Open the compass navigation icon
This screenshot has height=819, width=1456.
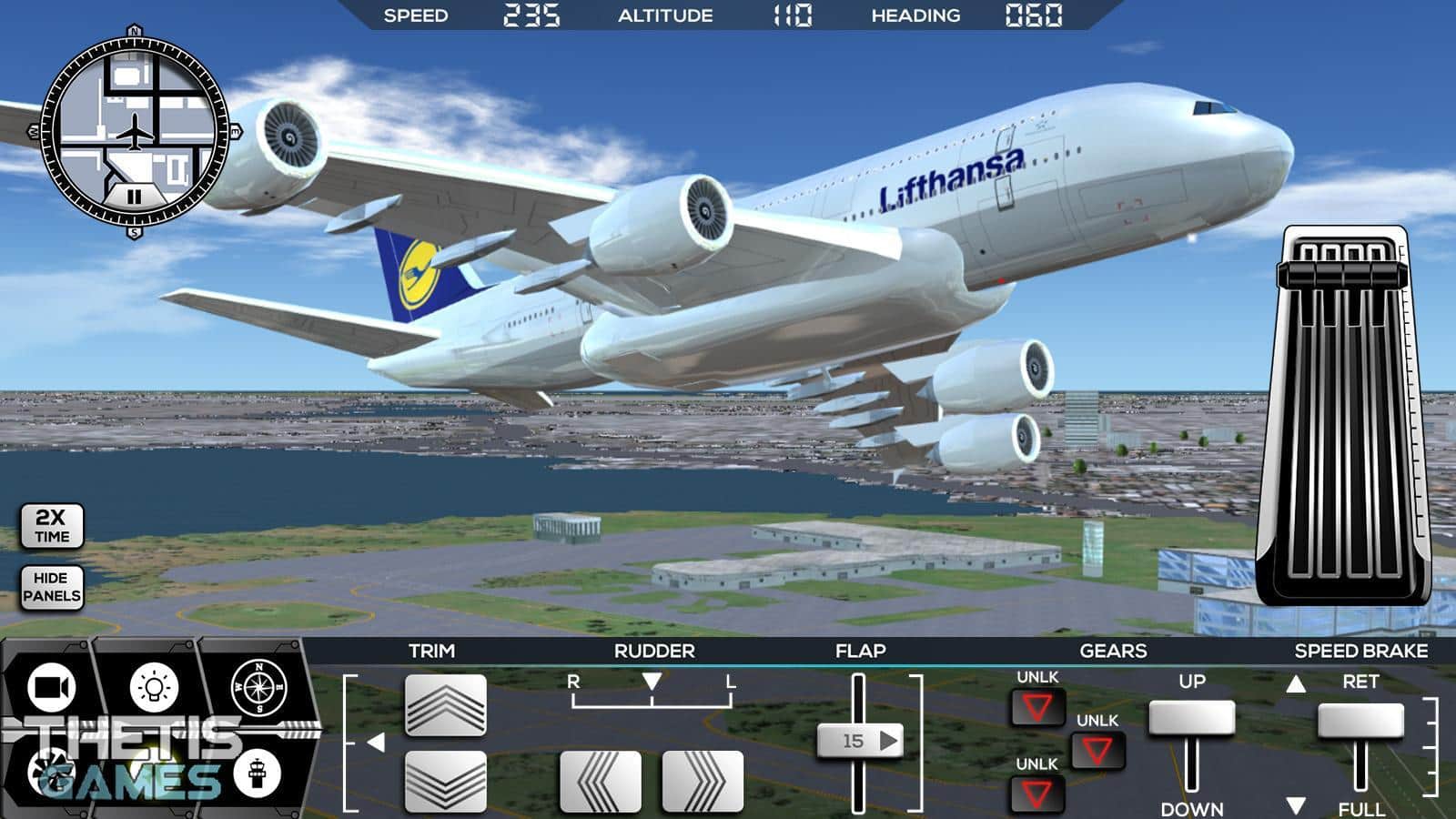tap(258, 688)
